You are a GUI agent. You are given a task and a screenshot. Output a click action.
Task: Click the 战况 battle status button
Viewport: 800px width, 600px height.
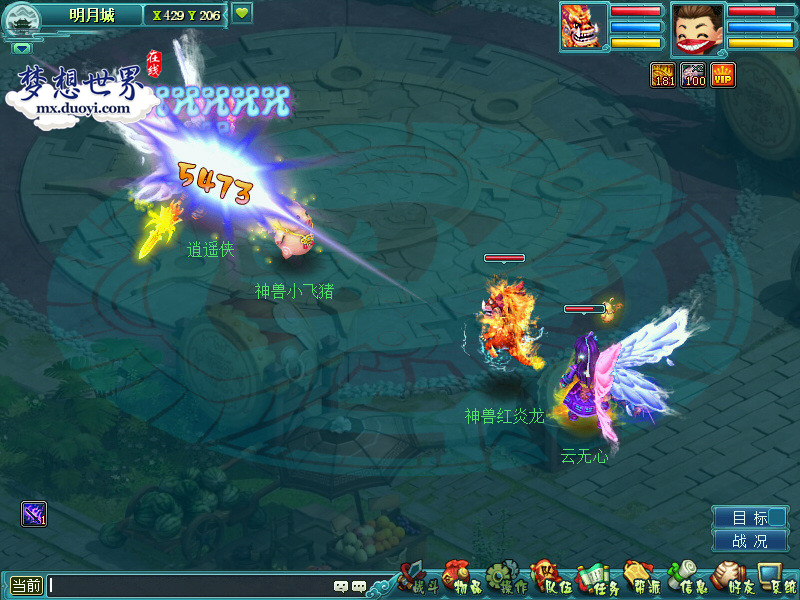(x=750, y=541)
